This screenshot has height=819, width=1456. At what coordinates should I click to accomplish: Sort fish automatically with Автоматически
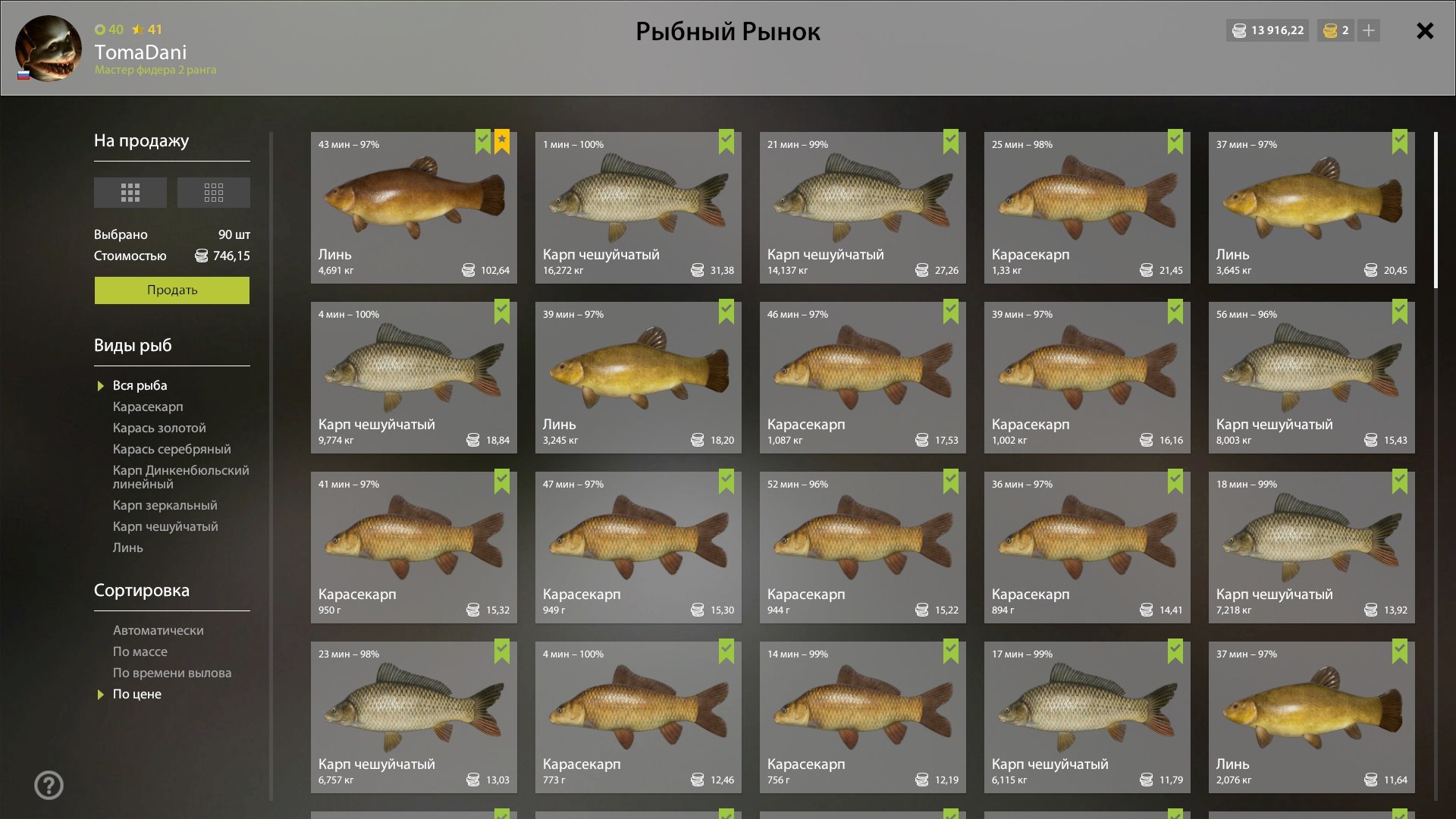158,630
